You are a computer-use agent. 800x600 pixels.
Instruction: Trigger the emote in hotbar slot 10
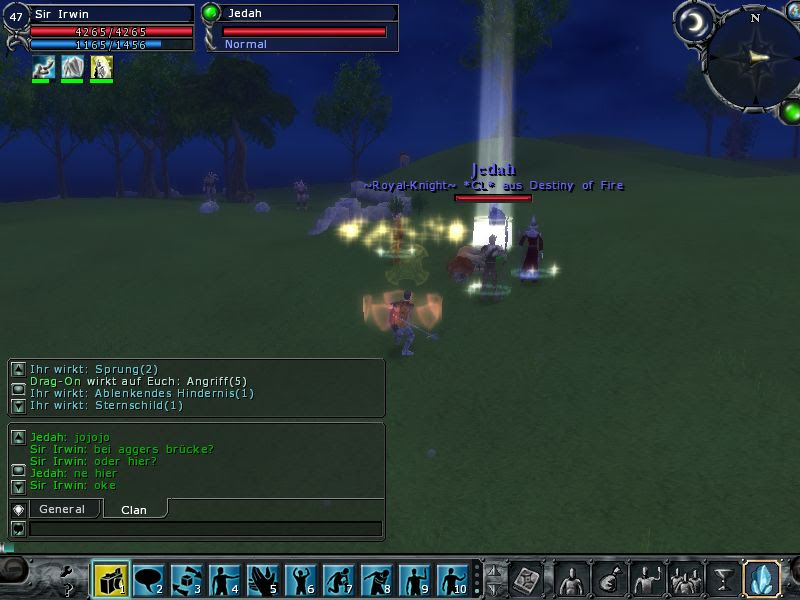pos(453,580)
